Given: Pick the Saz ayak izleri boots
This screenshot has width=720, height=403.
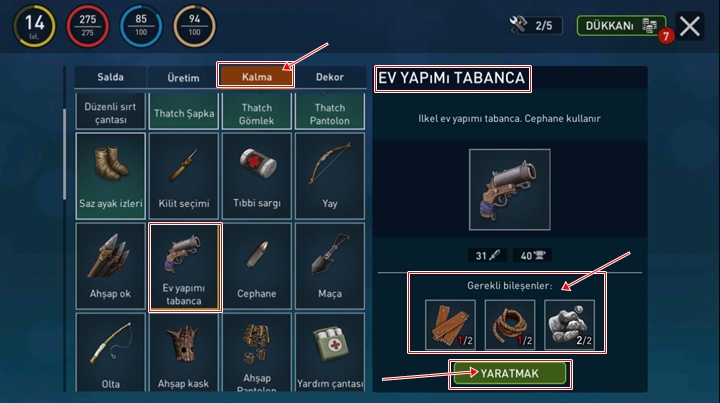Looking at the screenshot, I should [111, 176].
